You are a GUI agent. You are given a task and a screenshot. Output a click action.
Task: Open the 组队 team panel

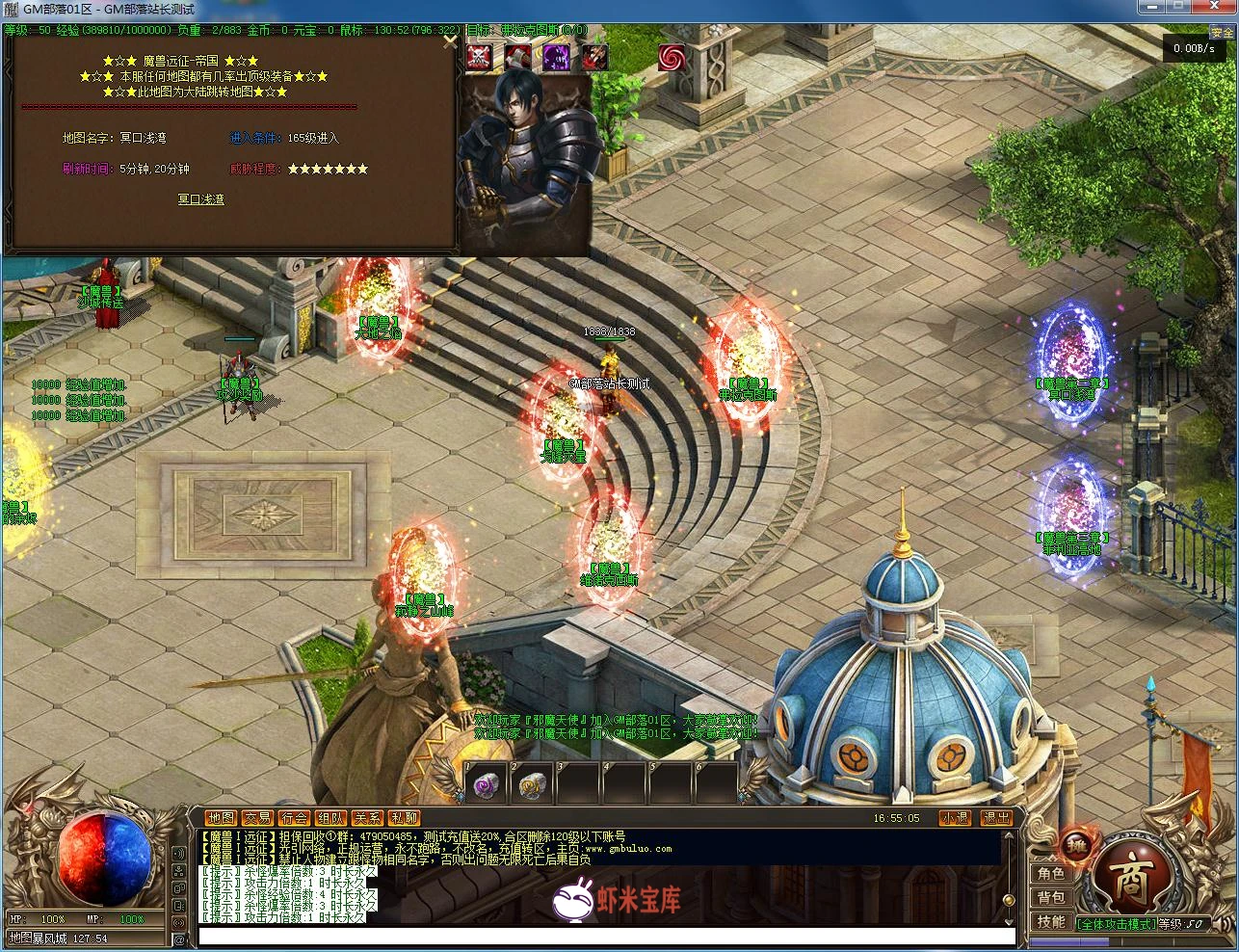coord(330,818)
